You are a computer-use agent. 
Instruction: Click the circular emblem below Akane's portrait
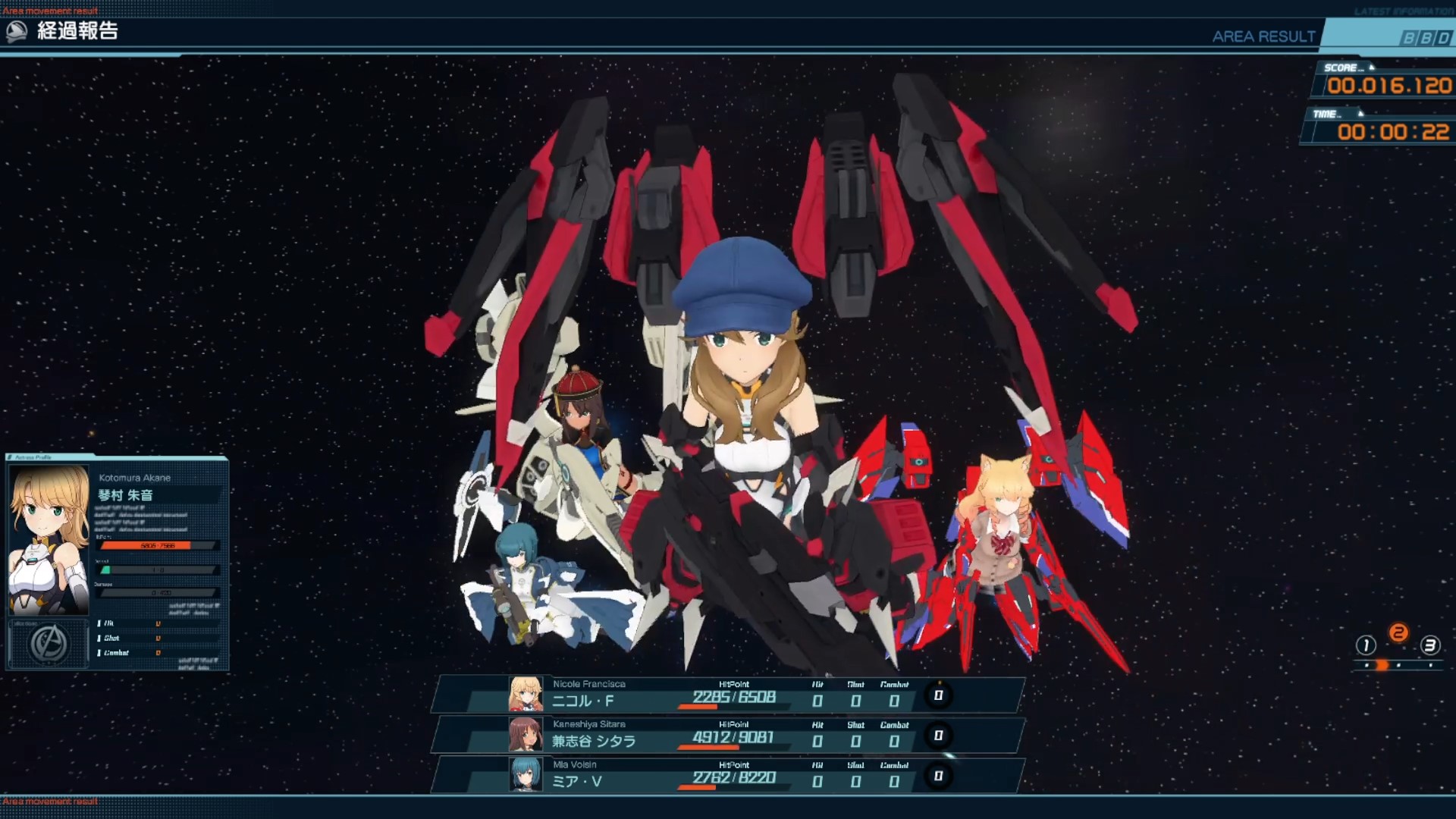click(x=49, y=645)
